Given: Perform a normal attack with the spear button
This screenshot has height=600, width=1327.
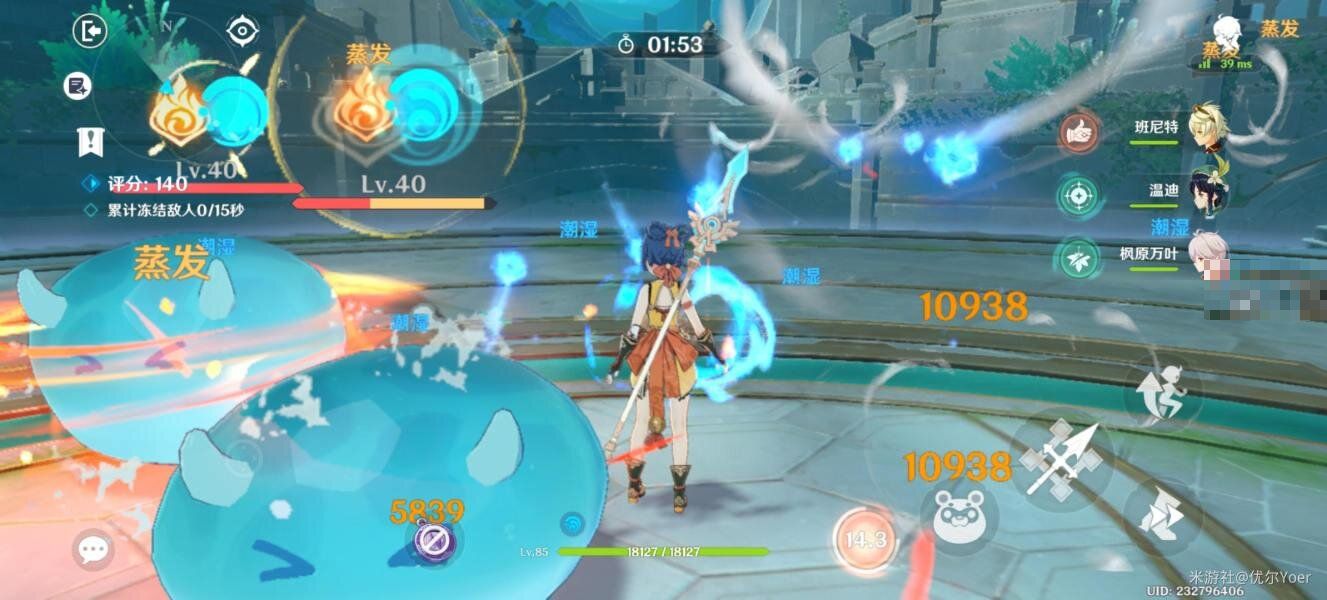Looking at the screenshot, I should pos(1060,460).
